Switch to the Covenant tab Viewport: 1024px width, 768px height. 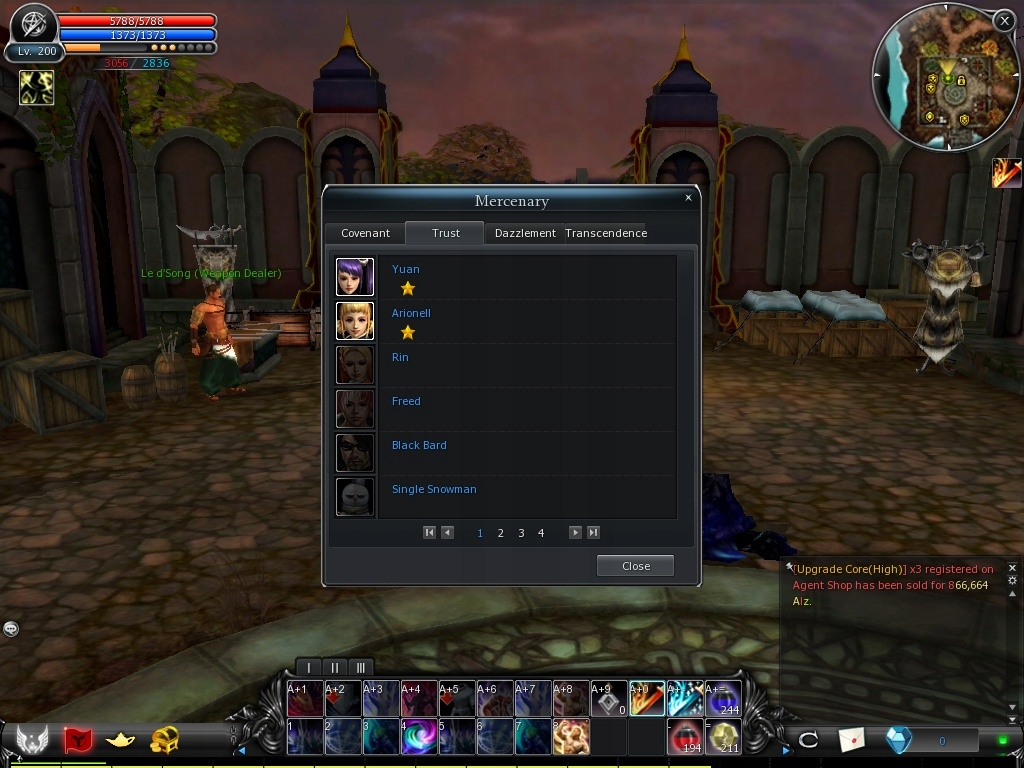point(365,233)
